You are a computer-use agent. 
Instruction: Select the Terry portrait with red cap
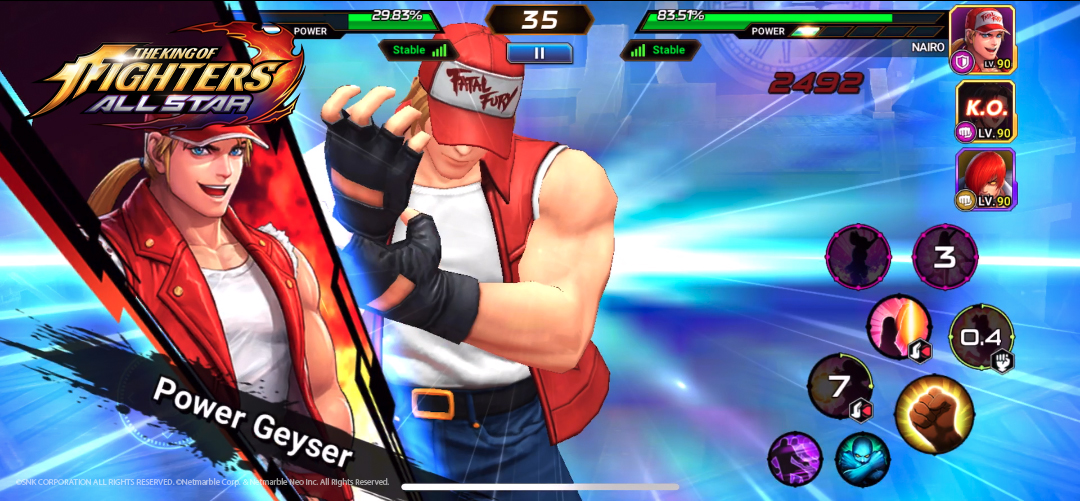click(982, 38)
